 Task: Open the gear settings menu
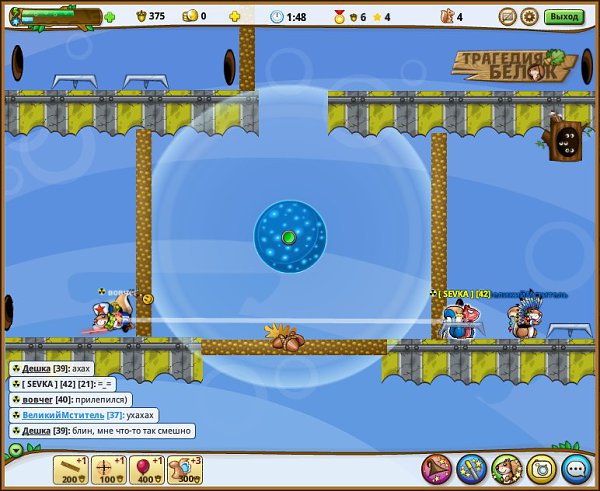529,16
